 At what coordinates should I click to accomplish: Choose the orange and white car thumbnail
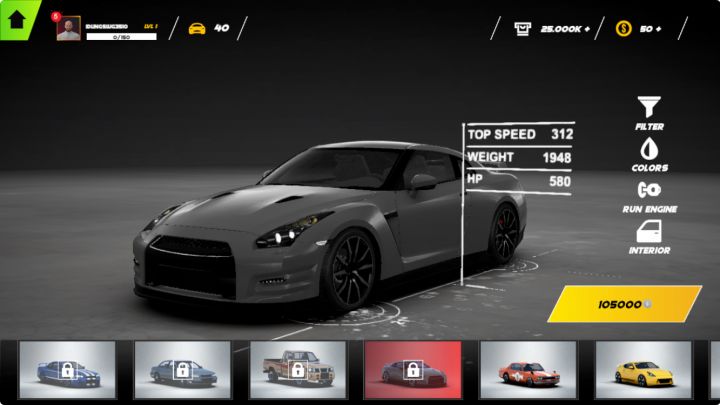pos(528,370)
